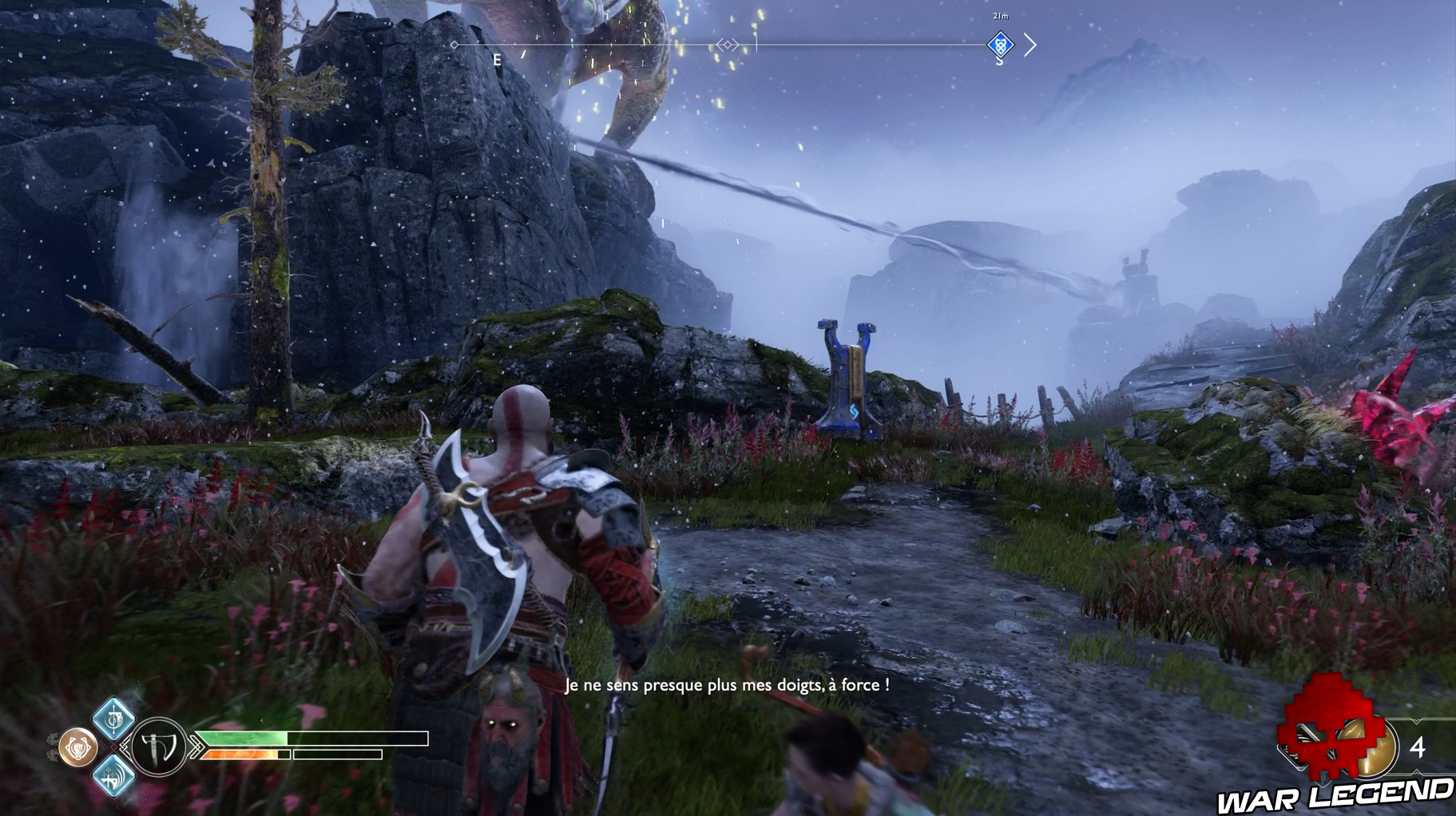Viewport: 1456px width, 816px height.
Task: Click the small diamond at compass left end
Action: pos(452,46)
